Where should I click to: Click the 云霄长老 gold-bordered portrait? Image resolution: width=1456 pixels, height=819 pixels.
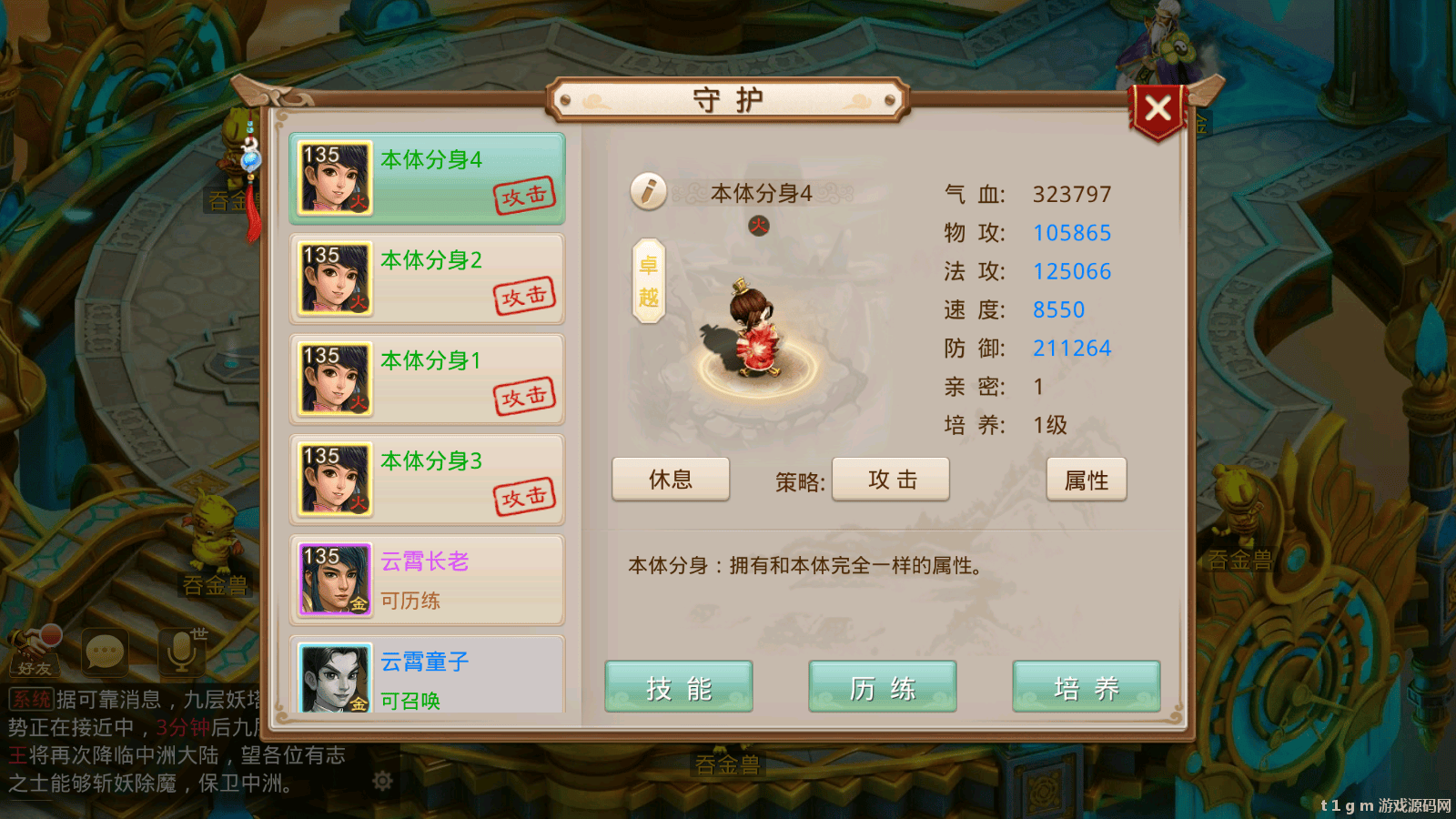333,580
